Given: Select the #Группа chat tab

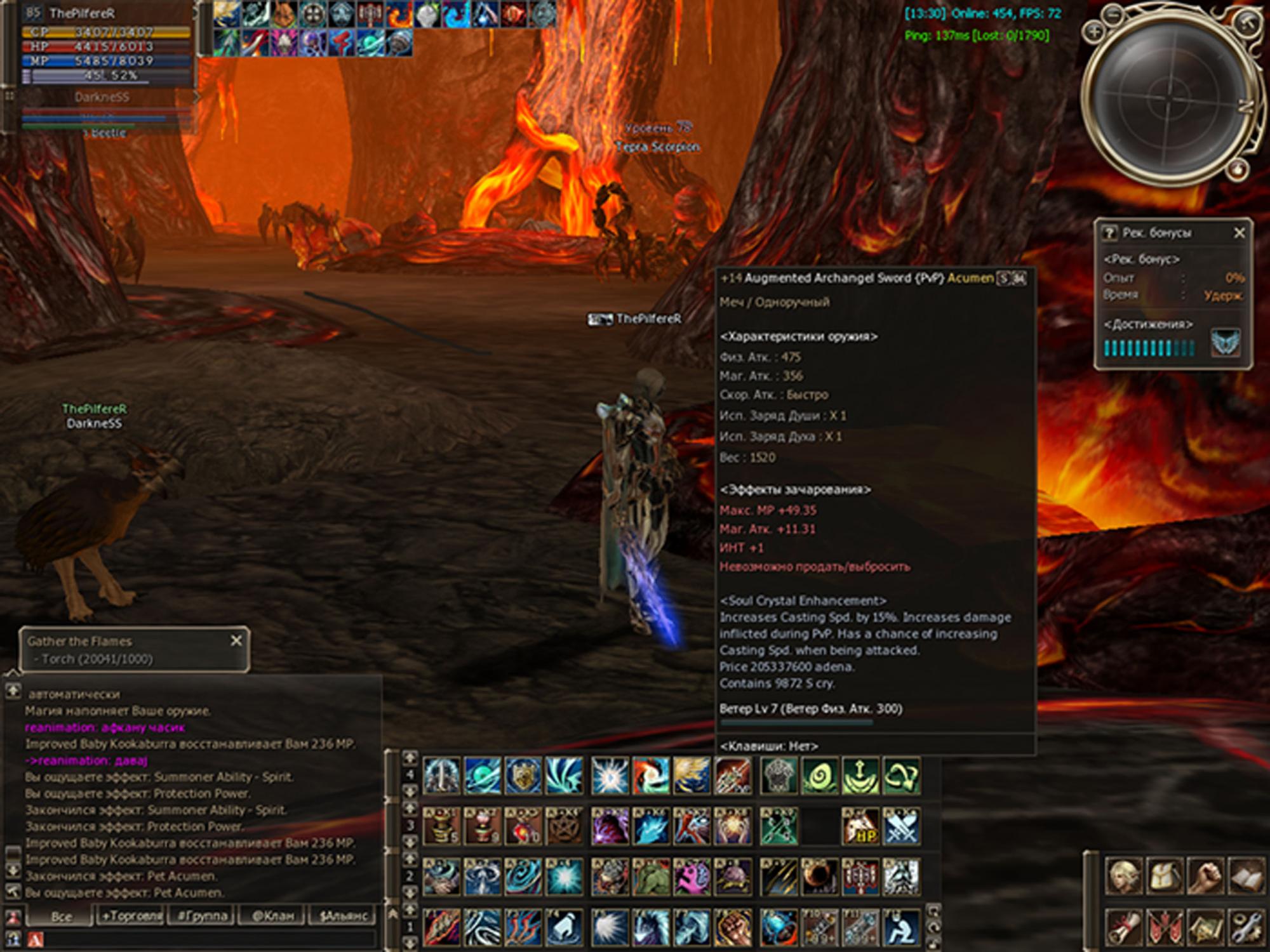Looking at the screenshot, I should (x=202, y=916).
